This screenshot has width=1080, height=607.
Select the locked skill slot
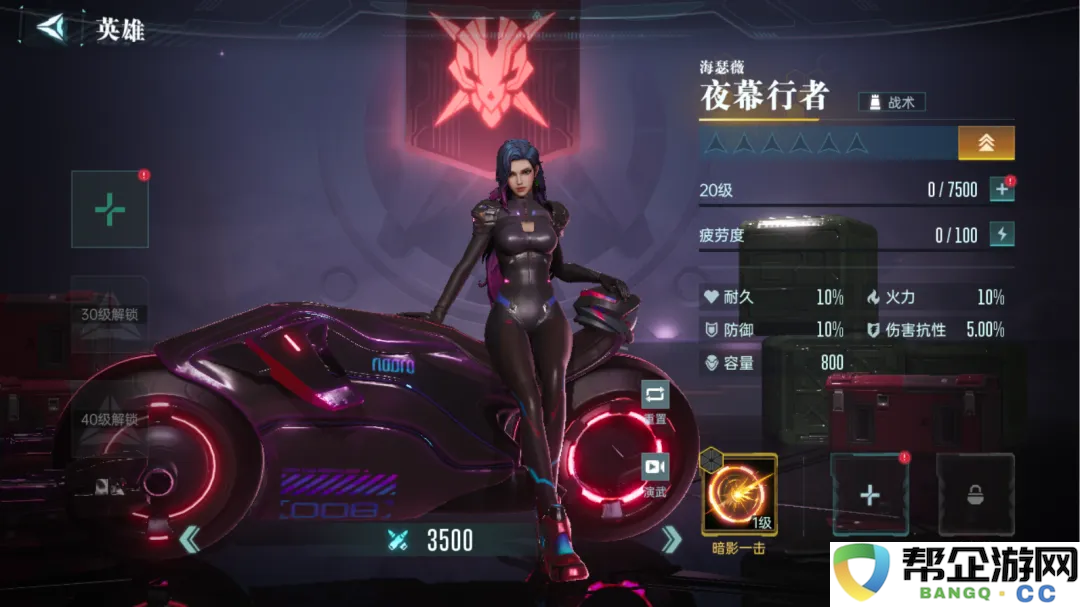[x=973, y=495]
